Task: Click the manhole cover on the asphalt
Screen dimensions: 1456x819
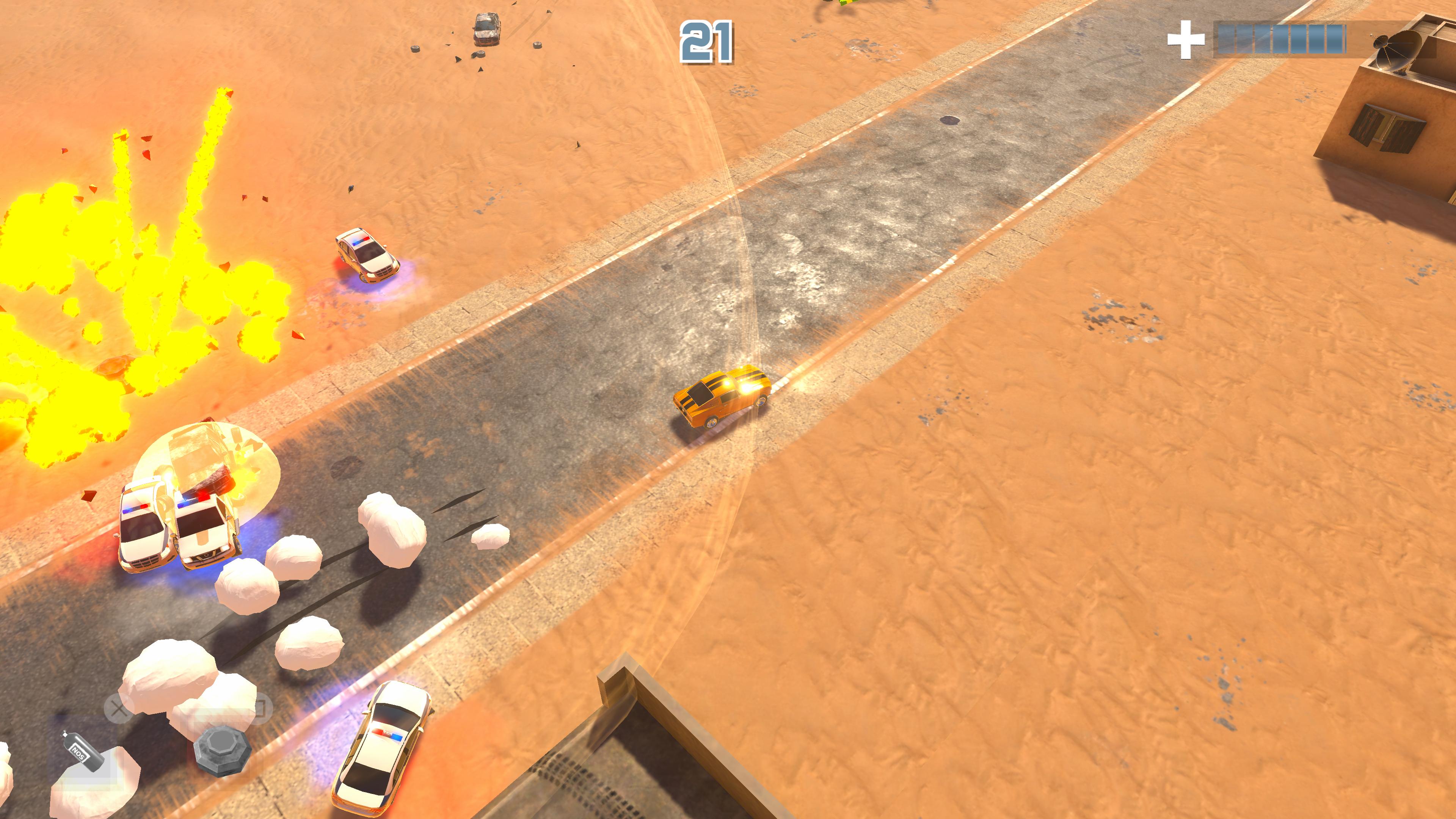Action: (950, 121)
